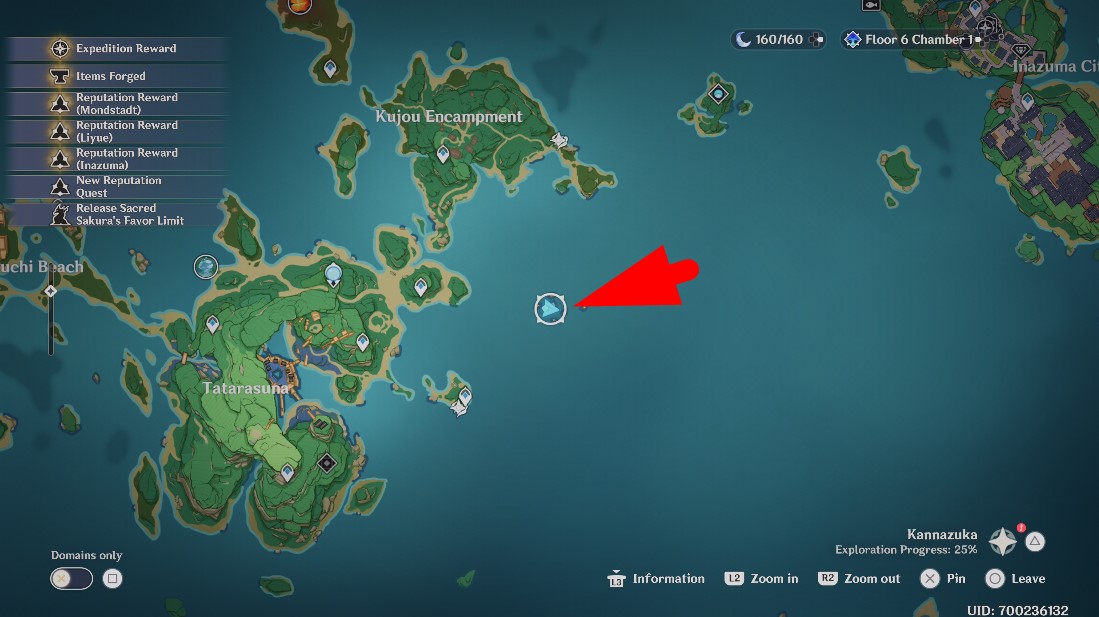1099x617 pixels.
Task: Click the plus button beside the 160/160 resin
Action: coord(816,40)
